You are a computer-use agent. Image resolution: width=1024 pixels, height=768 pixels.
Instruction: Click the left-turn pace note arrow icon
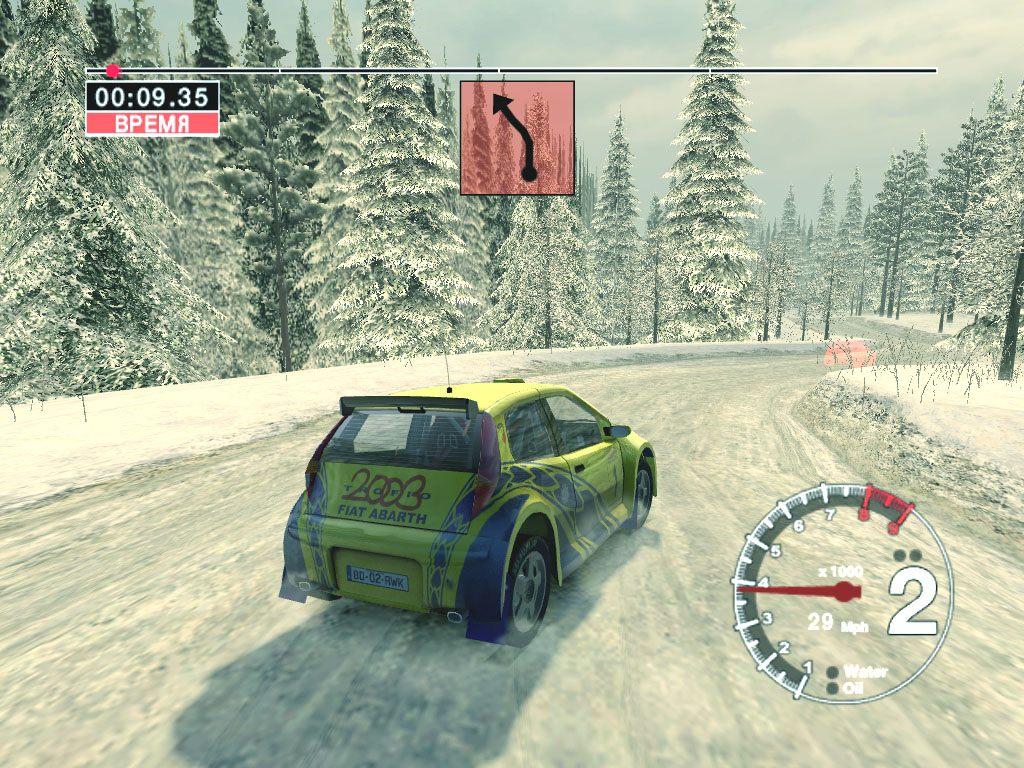point(517,138)
